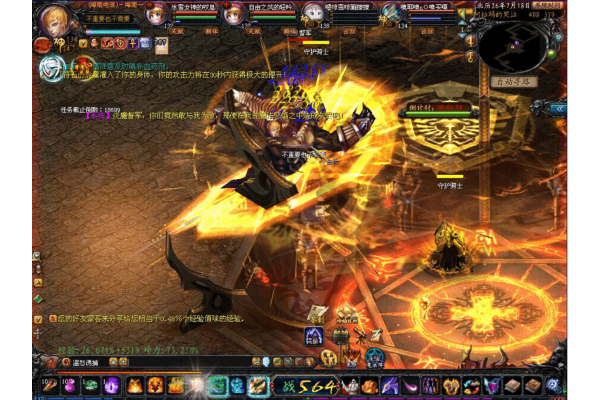The width and height of the screenshot is (600, 400).
Task: Use the sword slash skill icon
Action: (x=258, y=385)
